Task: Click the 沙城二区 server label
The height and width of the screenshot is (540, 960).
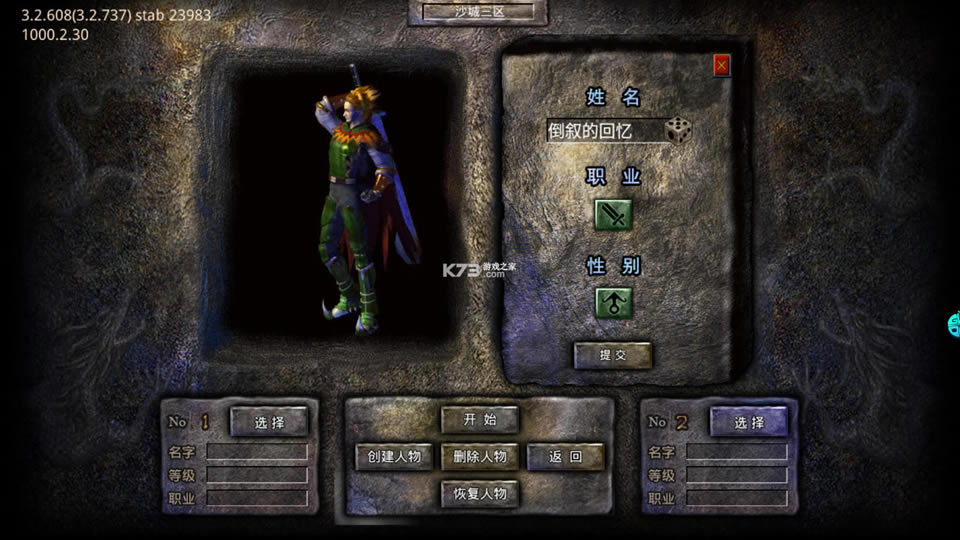Action: pyautogui.click(x=478, y=12)
